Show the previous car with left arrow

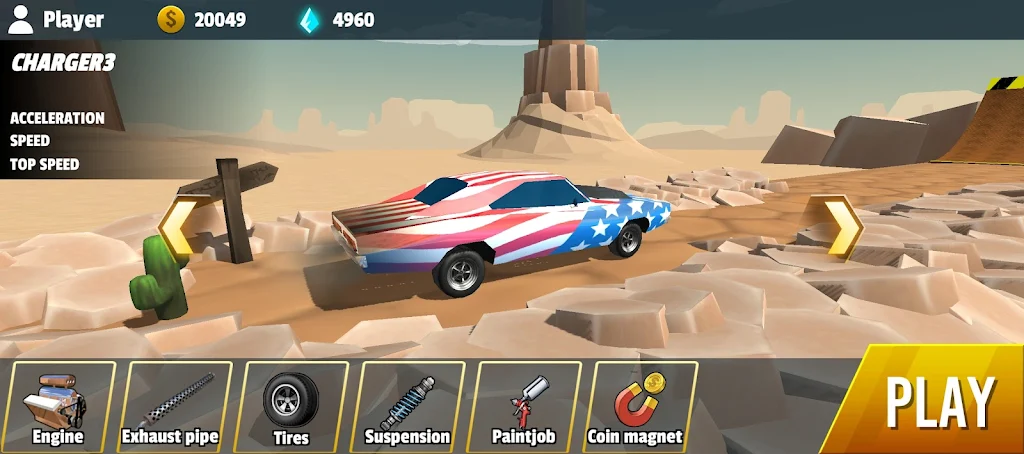pos(179,227)
